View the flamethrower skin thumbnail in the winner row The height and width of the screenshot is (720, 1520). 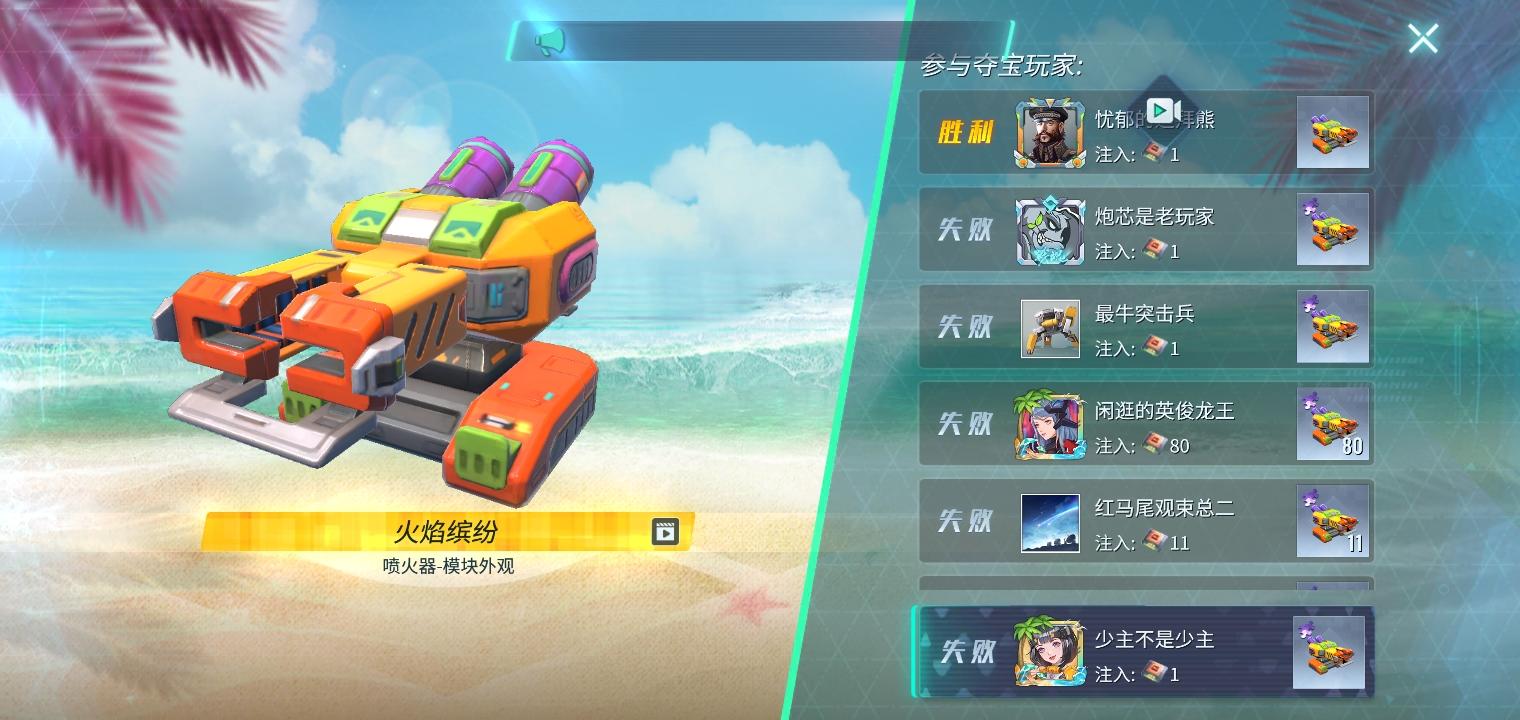tap(1333, 133)
